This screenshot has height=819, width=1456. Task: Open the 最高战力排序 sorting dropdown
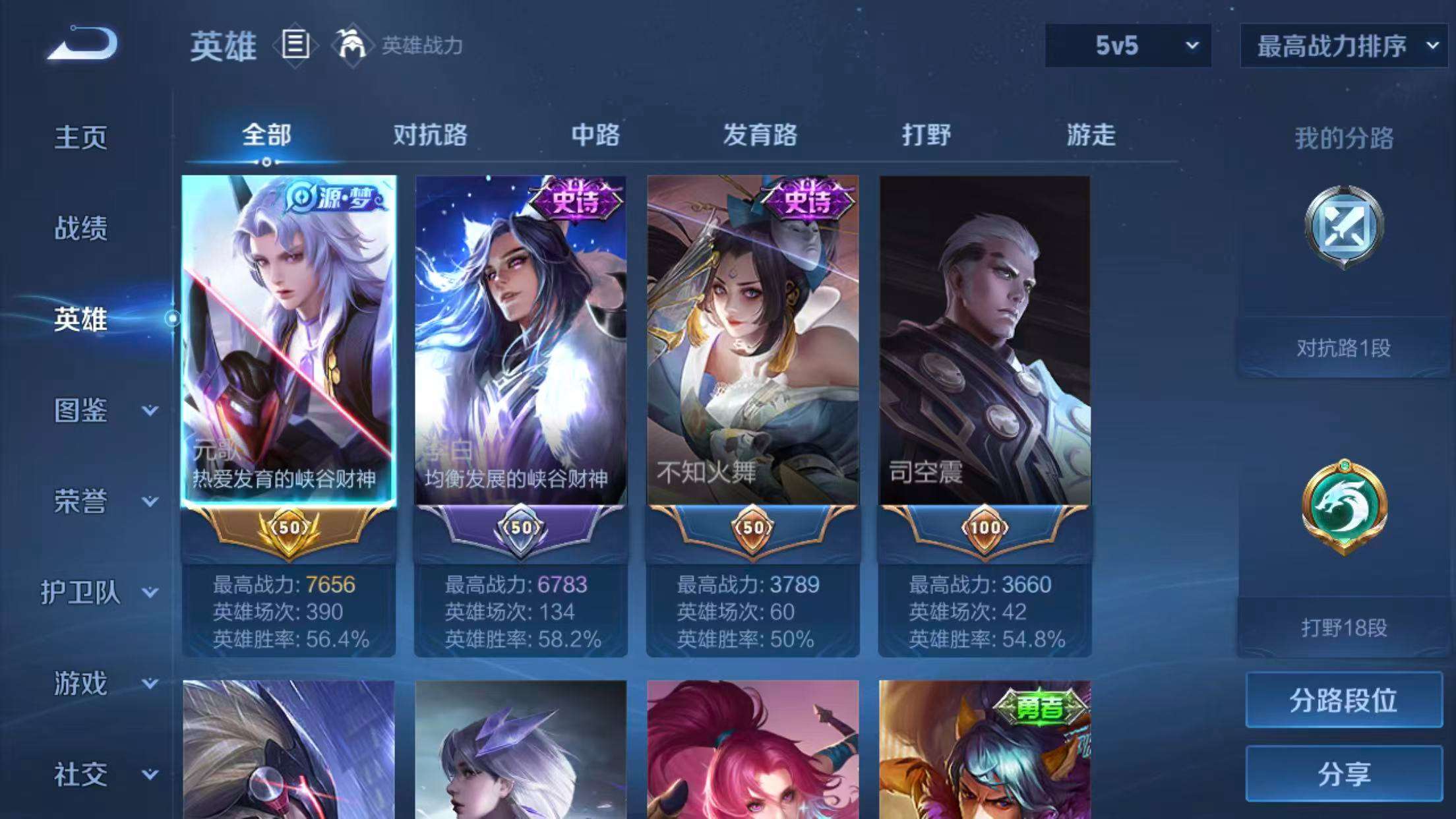pos(1344,46)
